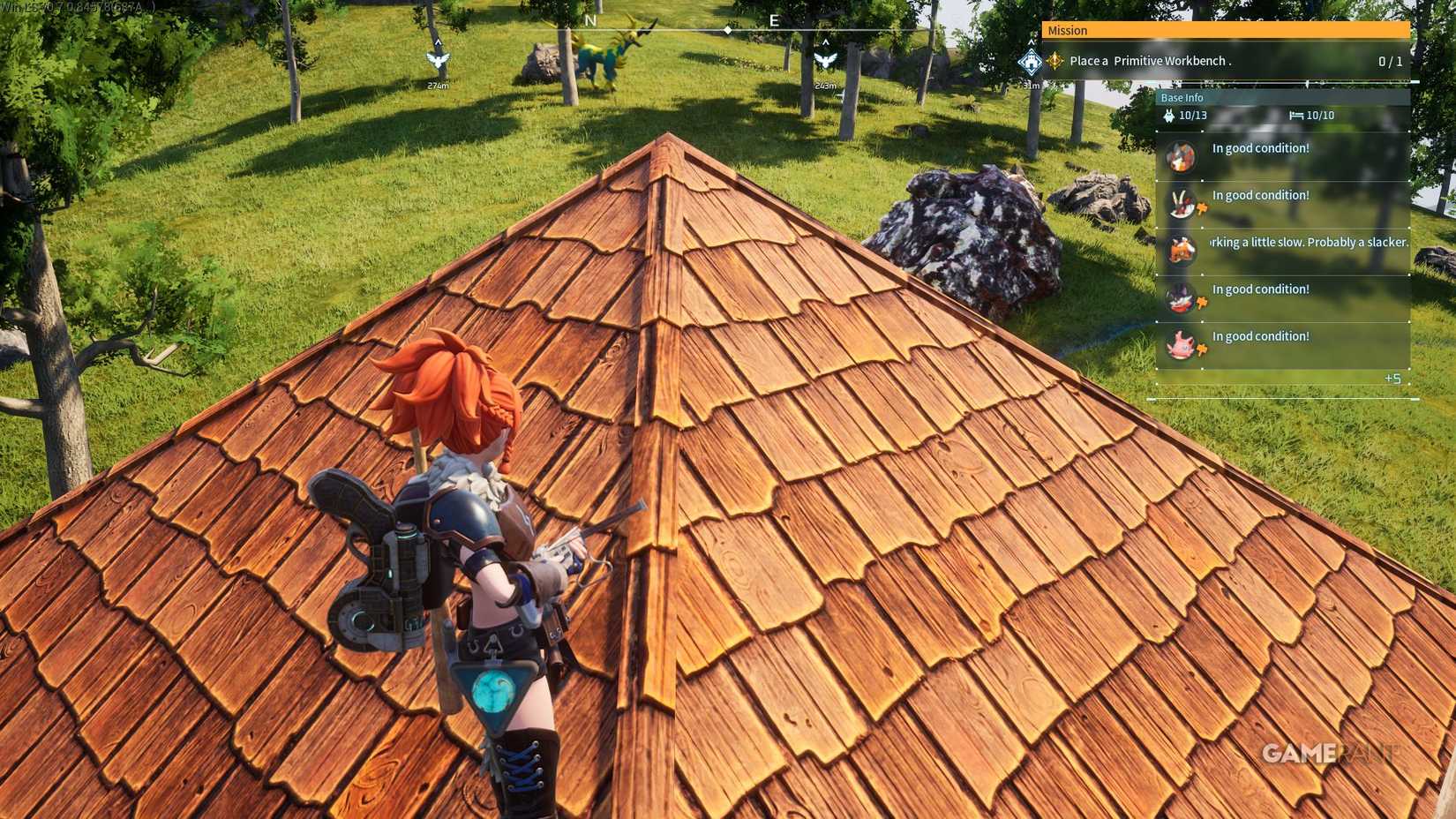Expand the Base Info panel header

[x=1182, y=97]
